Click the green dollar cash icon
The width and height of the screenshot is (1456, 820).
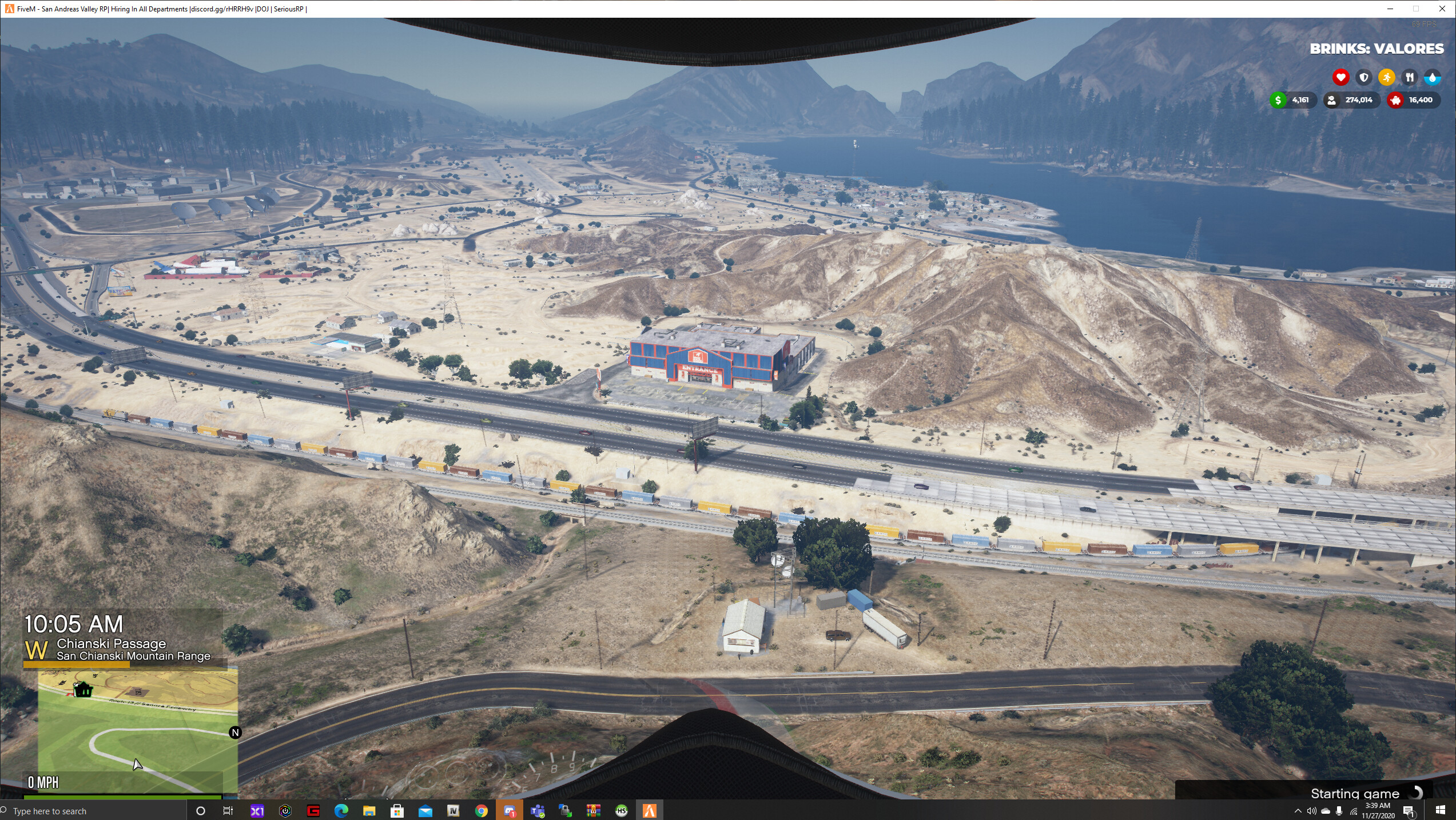pyautogui.click(x=1279, y=100)
